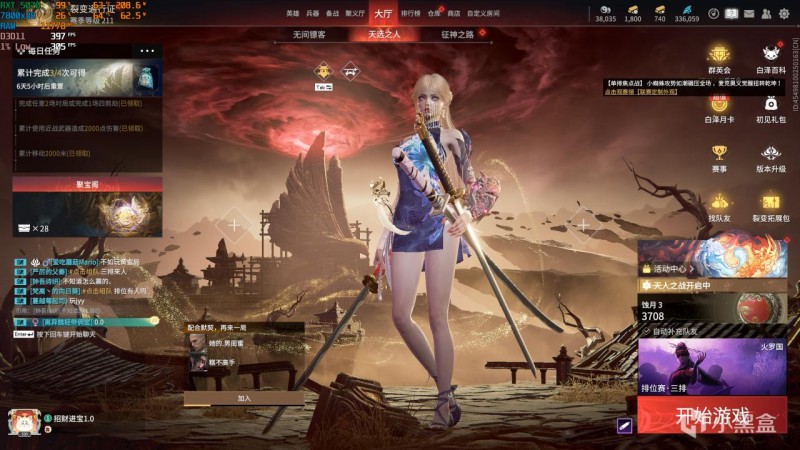Click 加入 to join the team invite

pyautogui.click(x=244, y=397)
